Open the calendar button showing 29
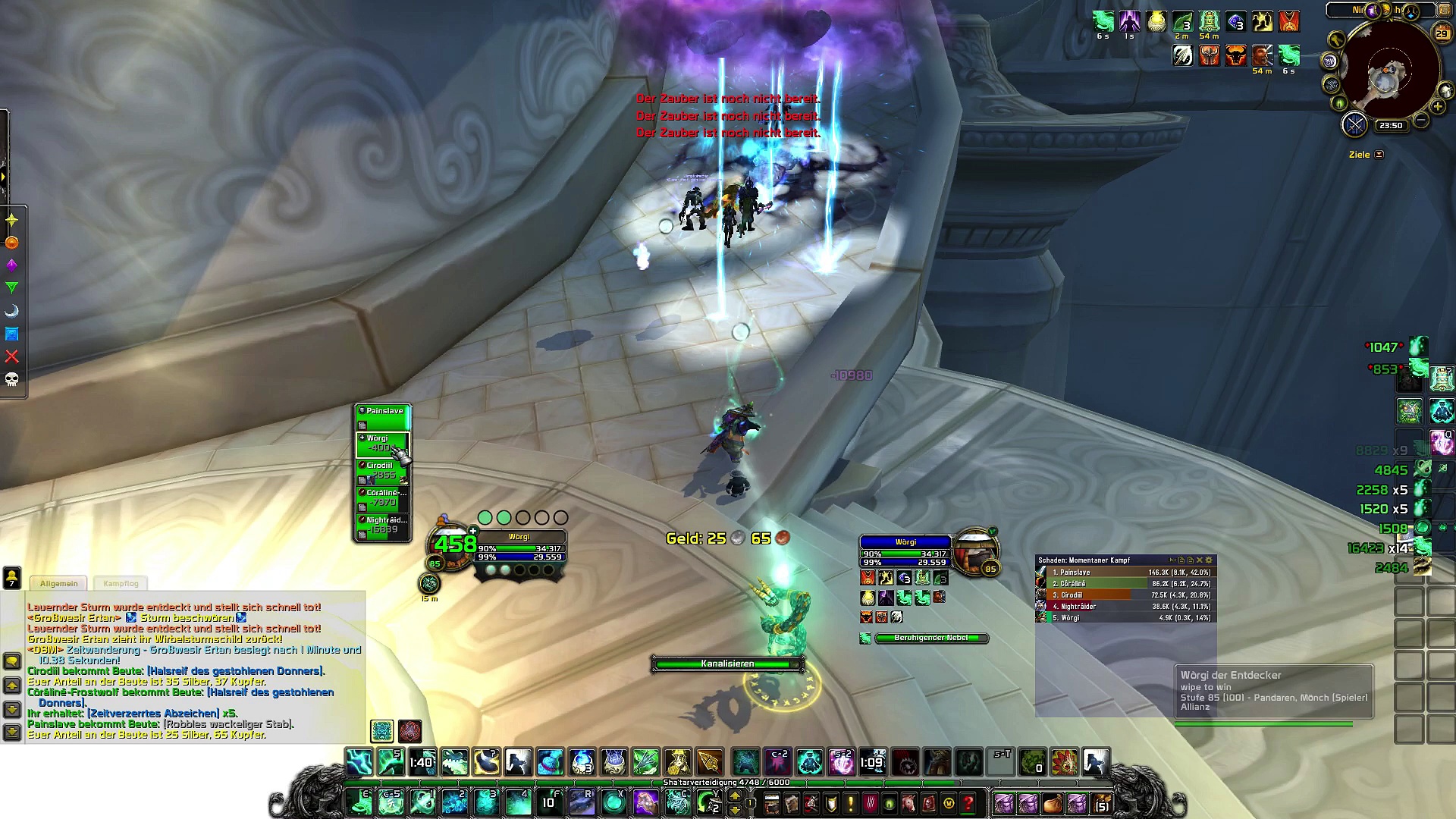 tap(1442, 33)
